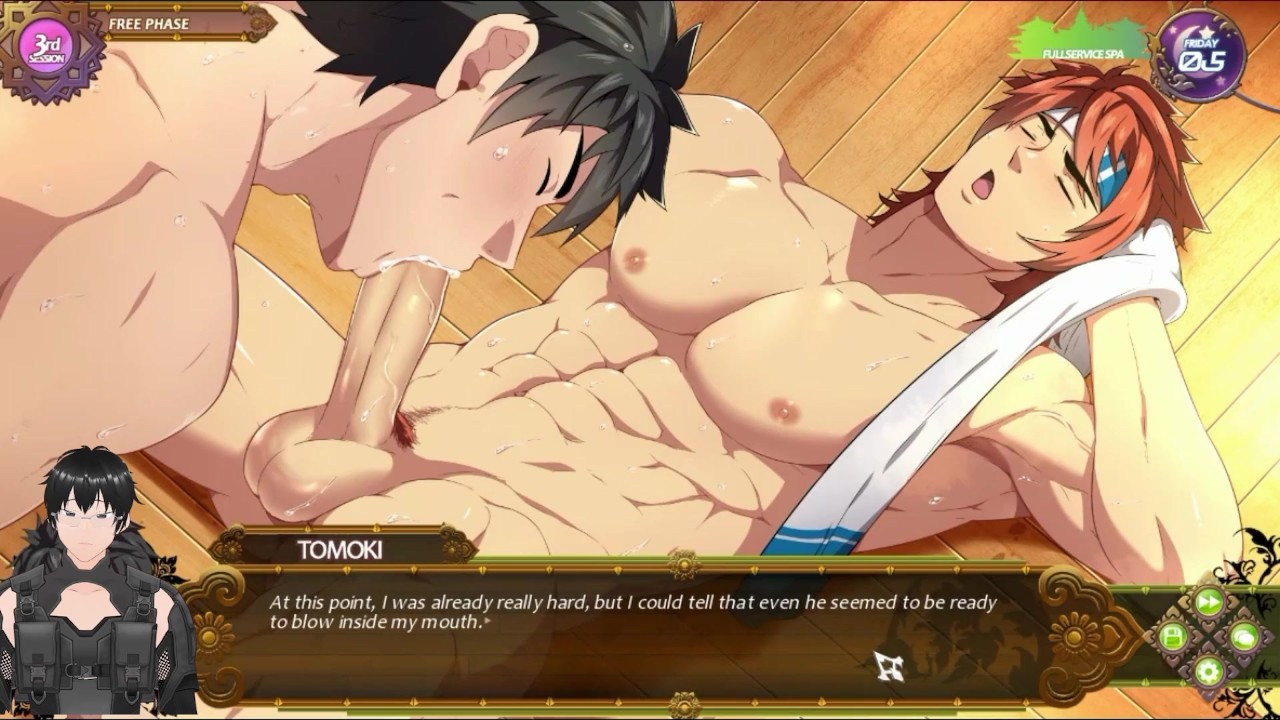The image size is (1280, 720).
Task: Open the save menu via floppy disk icon
Action: 1173,636
